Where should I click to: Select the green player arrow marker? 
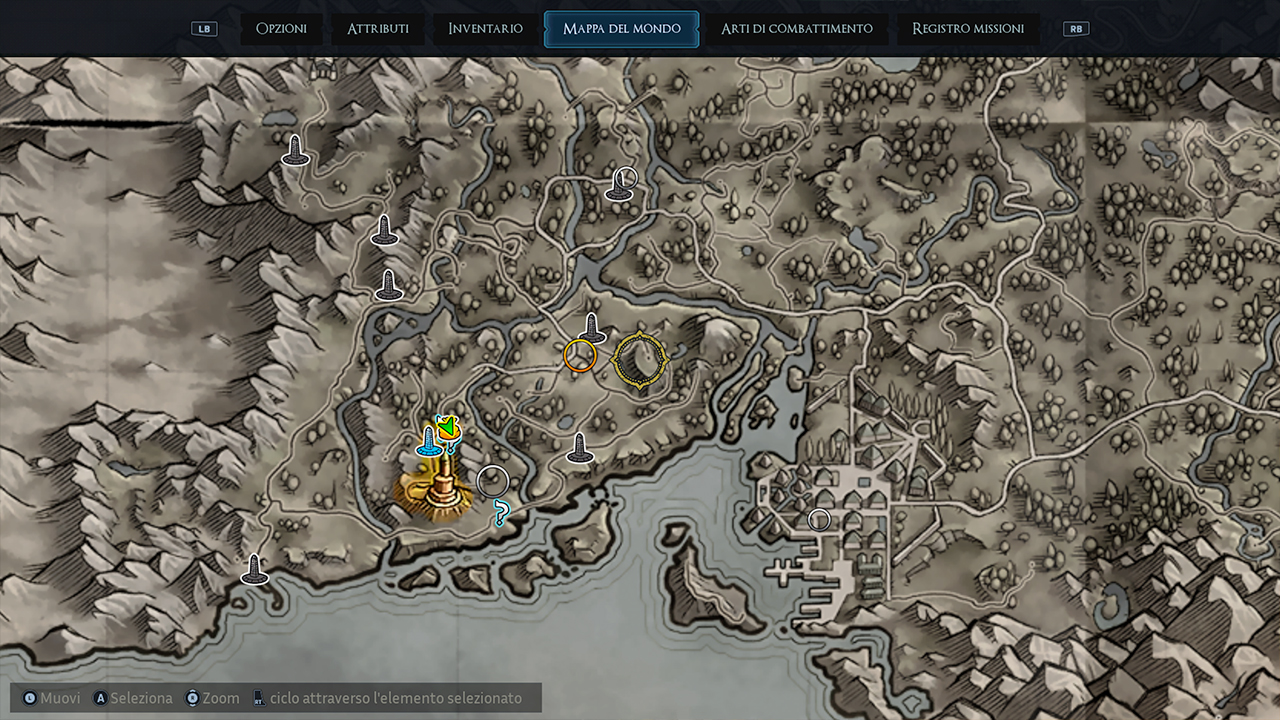[x=448, y=428]
